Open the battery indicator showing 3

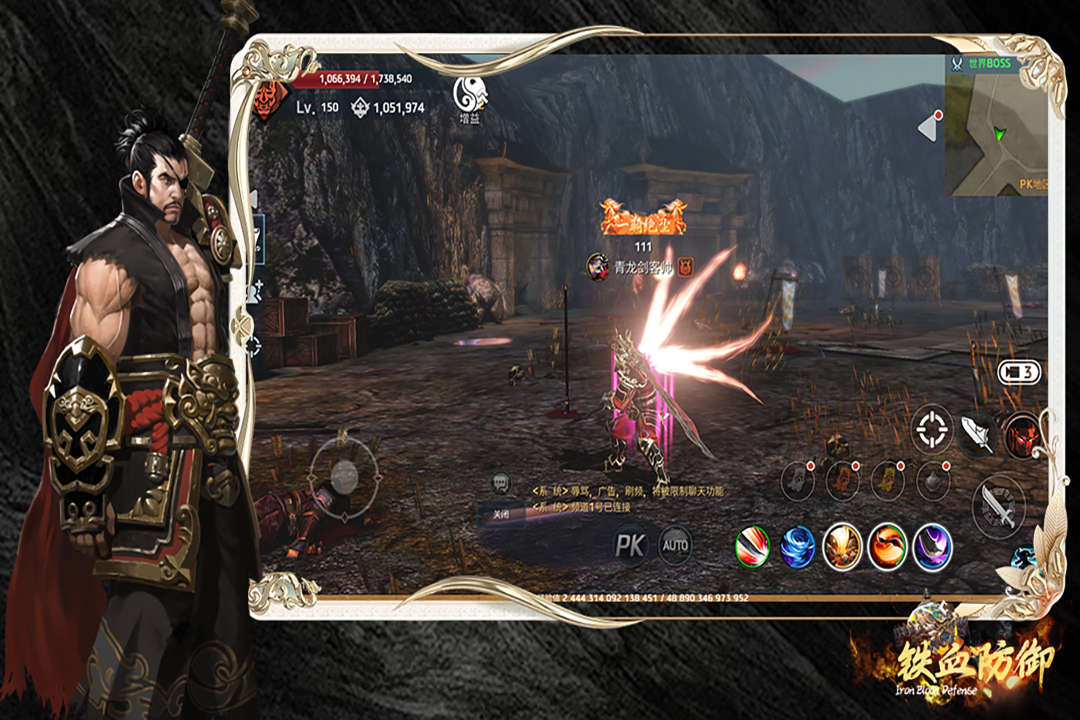pos(1018,373)
